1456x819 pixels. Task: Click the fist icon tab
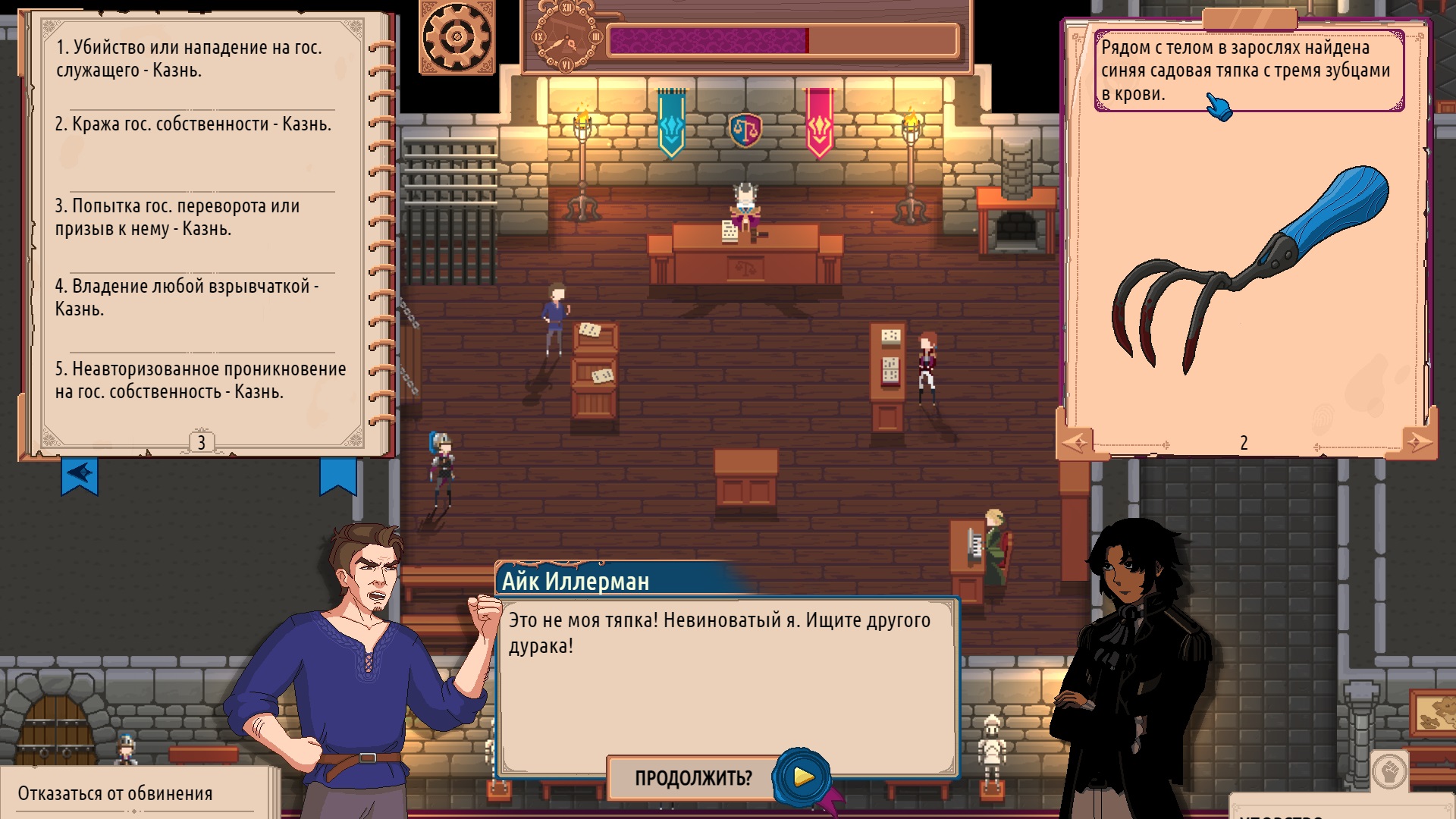(1389, 772)
